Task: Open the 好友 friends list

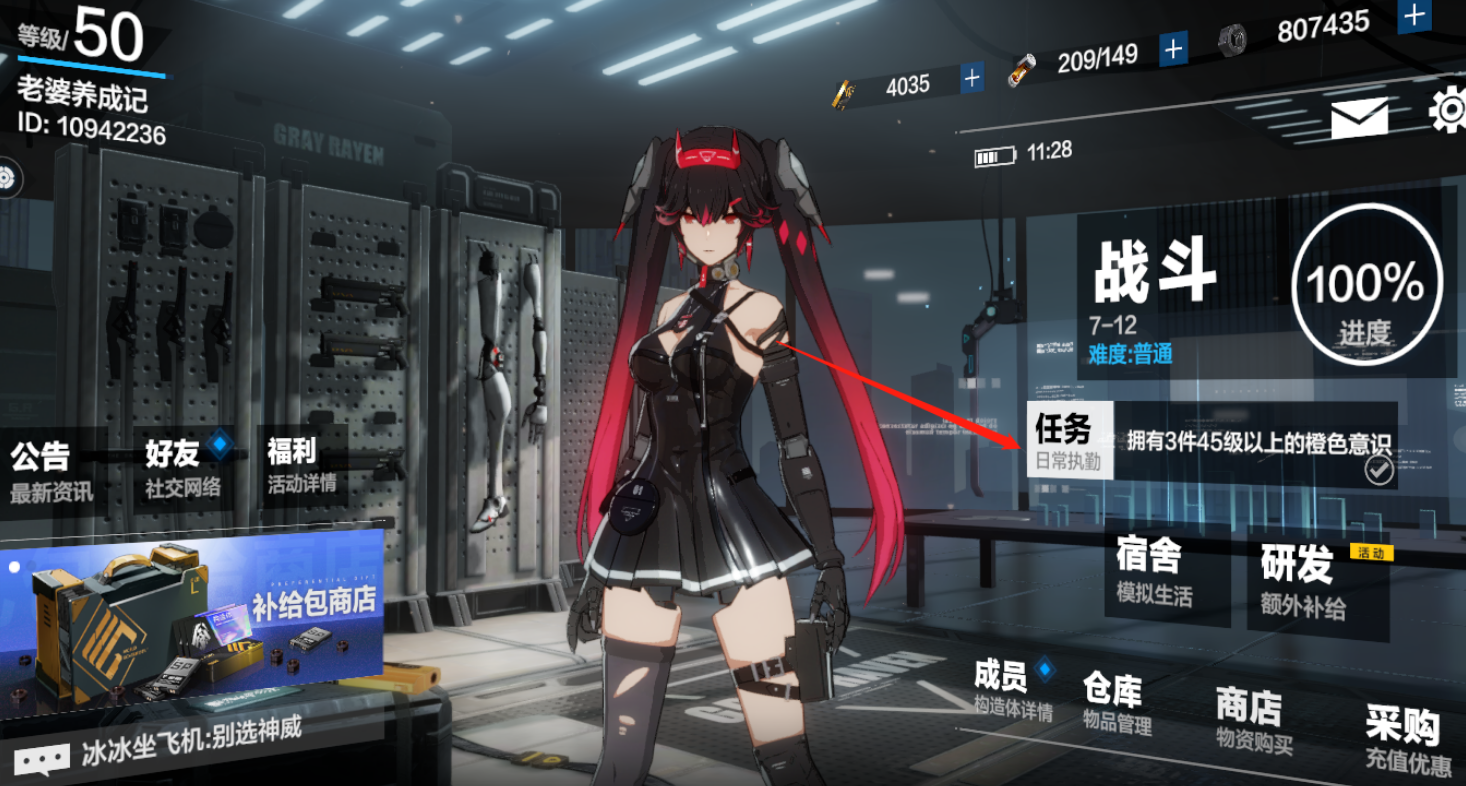Action: coord(180,466)
